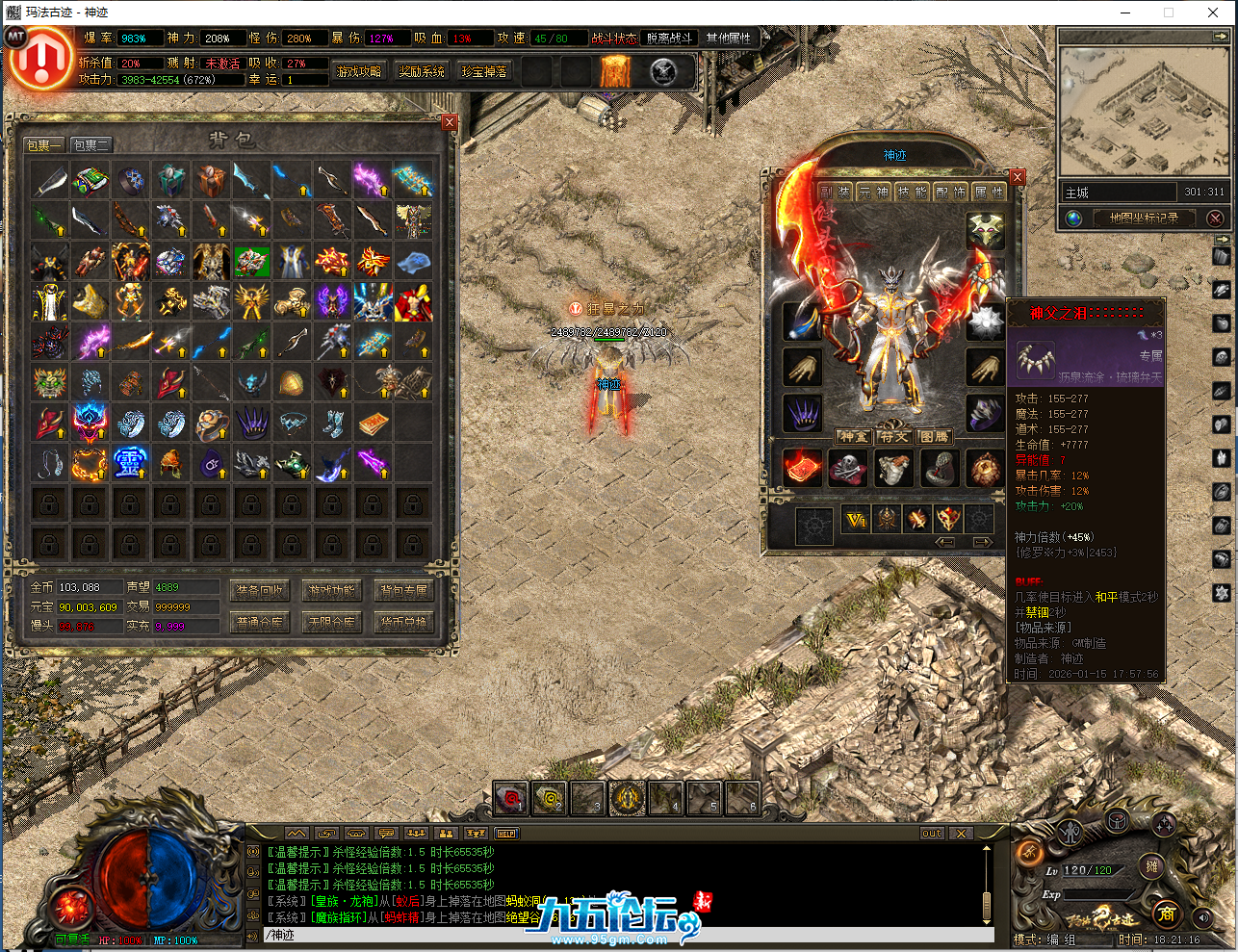Open the 图腾 totem button
The width and height of the screenshot is (1238, 952).
coord(934,437)
